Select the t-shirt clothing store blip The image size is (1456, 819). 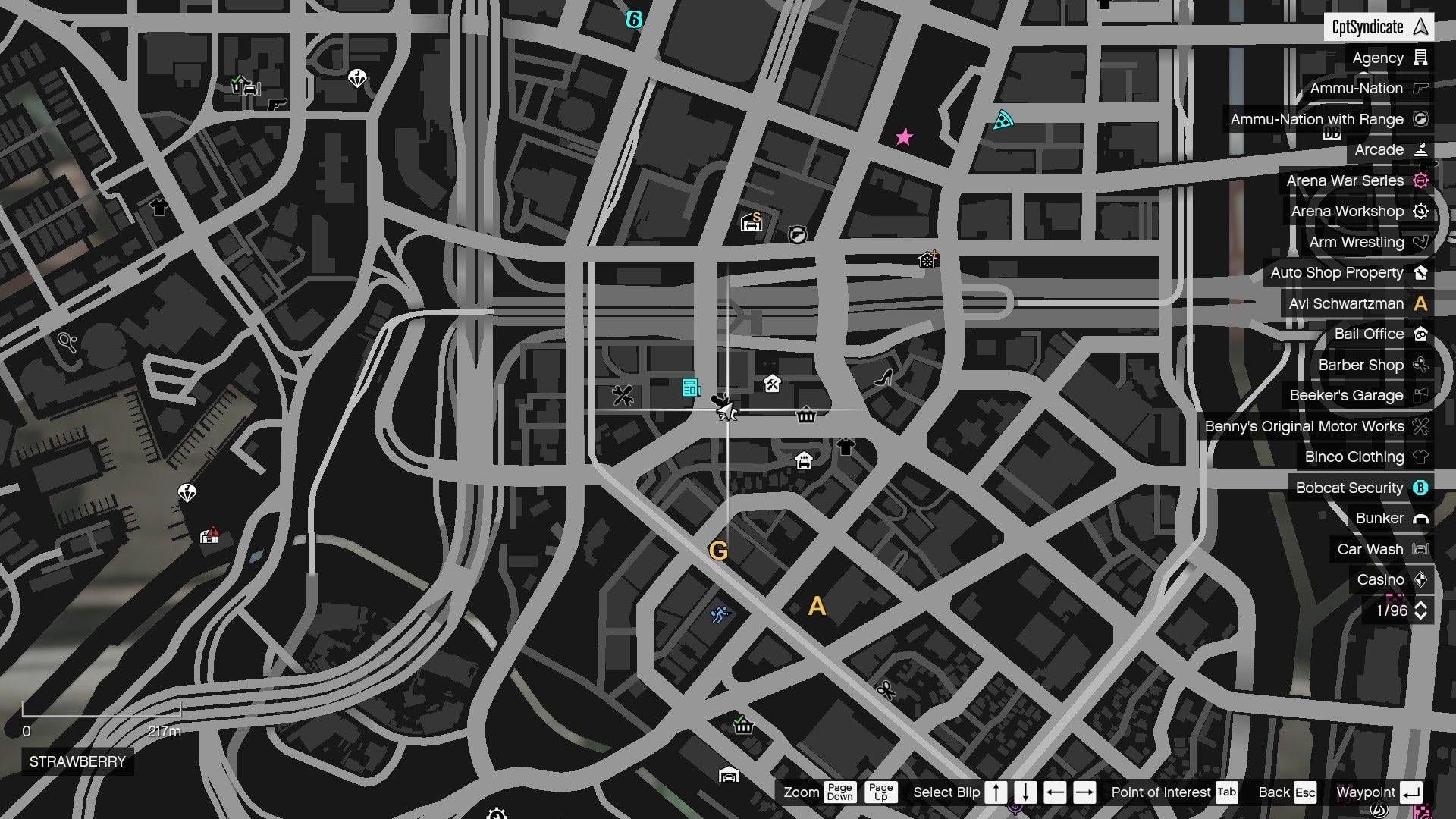[x=846, y=447]
